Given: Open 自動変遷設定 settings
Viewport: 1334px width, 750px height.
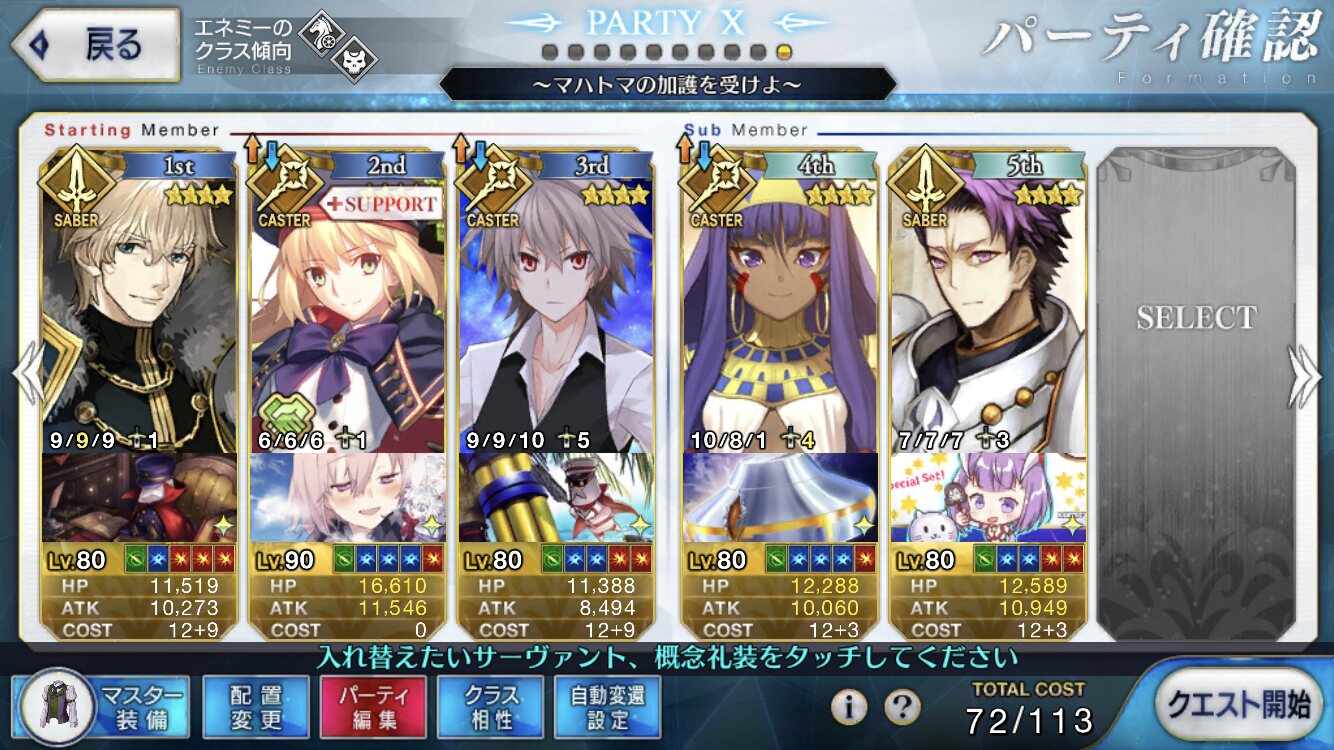Looking at the screenshot, I should coord(607,705).
